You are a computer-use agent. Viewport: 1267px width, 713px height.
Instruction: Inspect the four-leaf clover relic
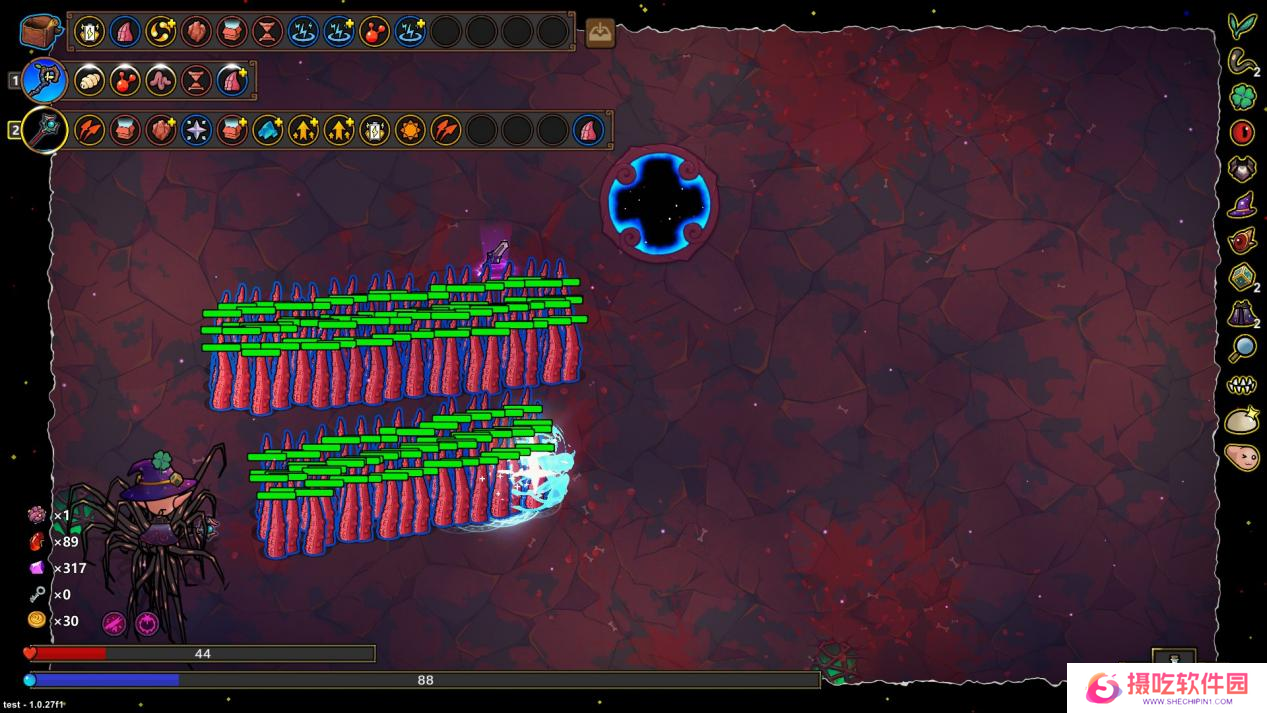(x=1242, y=97)
